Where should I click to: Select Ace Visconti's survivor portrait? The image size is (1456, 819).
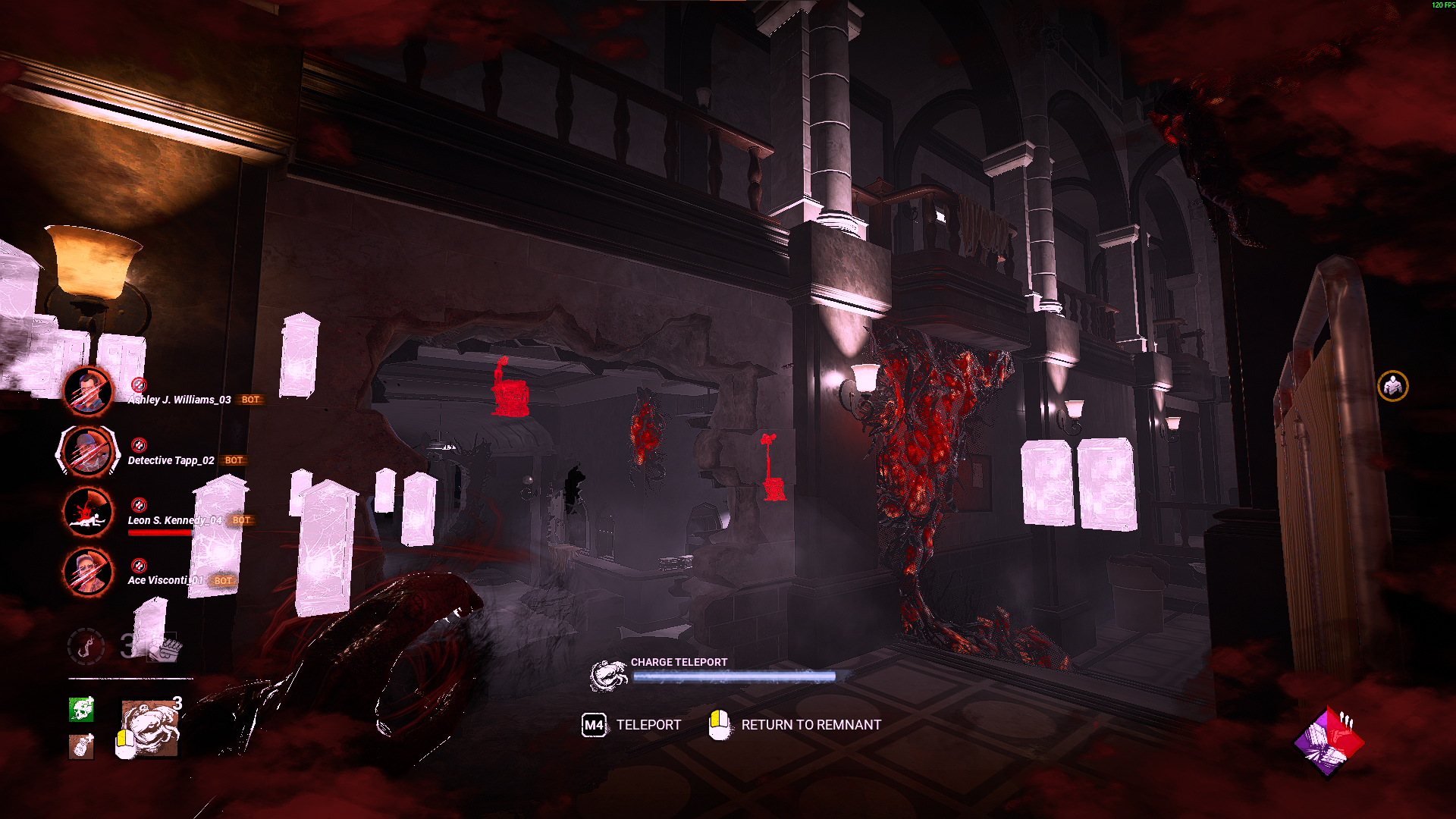[x=88, y=572]
